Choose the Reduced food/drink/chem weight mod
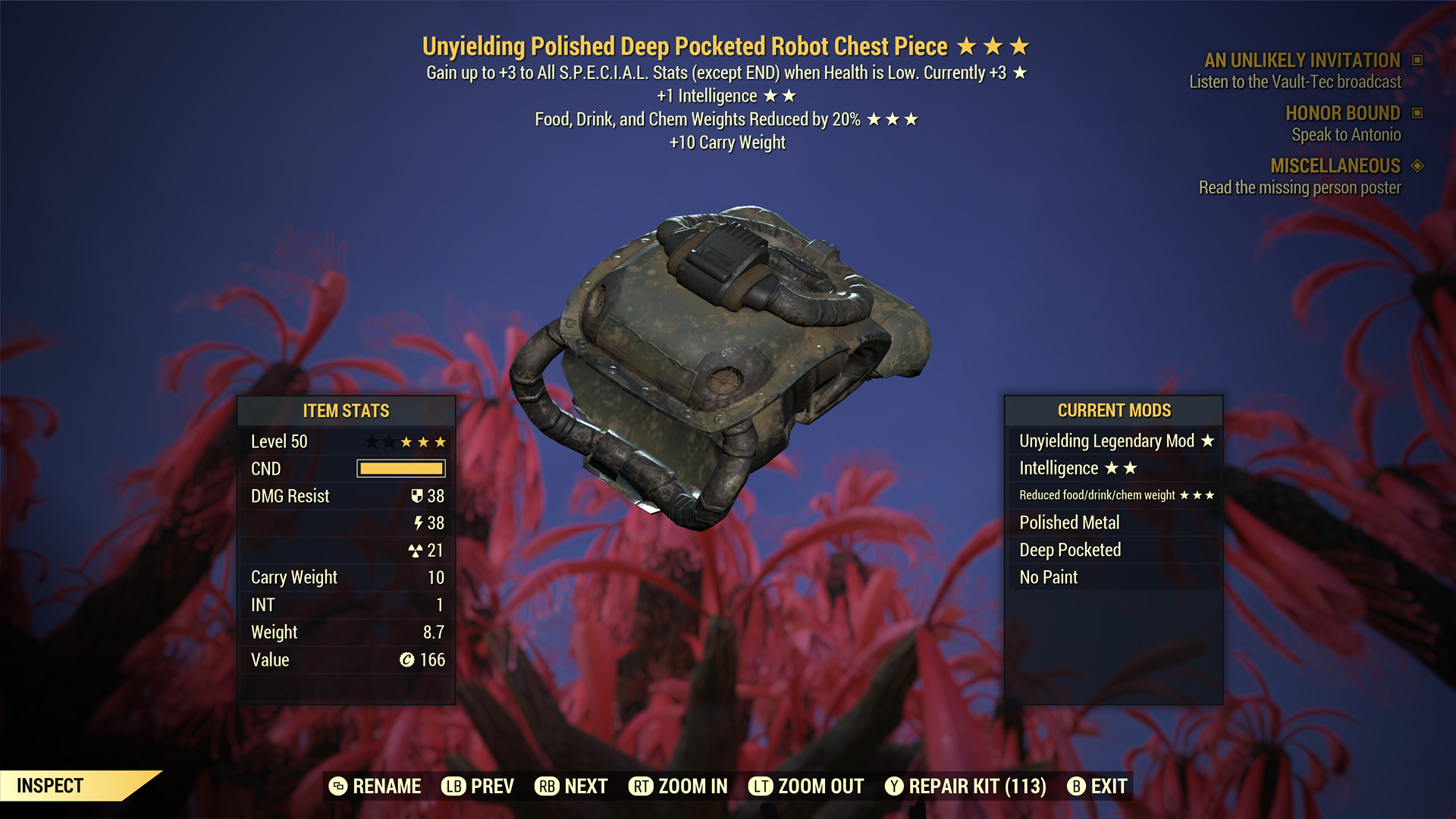The width and height of the screenshot is (1456, 819). tap(1113, 495)
